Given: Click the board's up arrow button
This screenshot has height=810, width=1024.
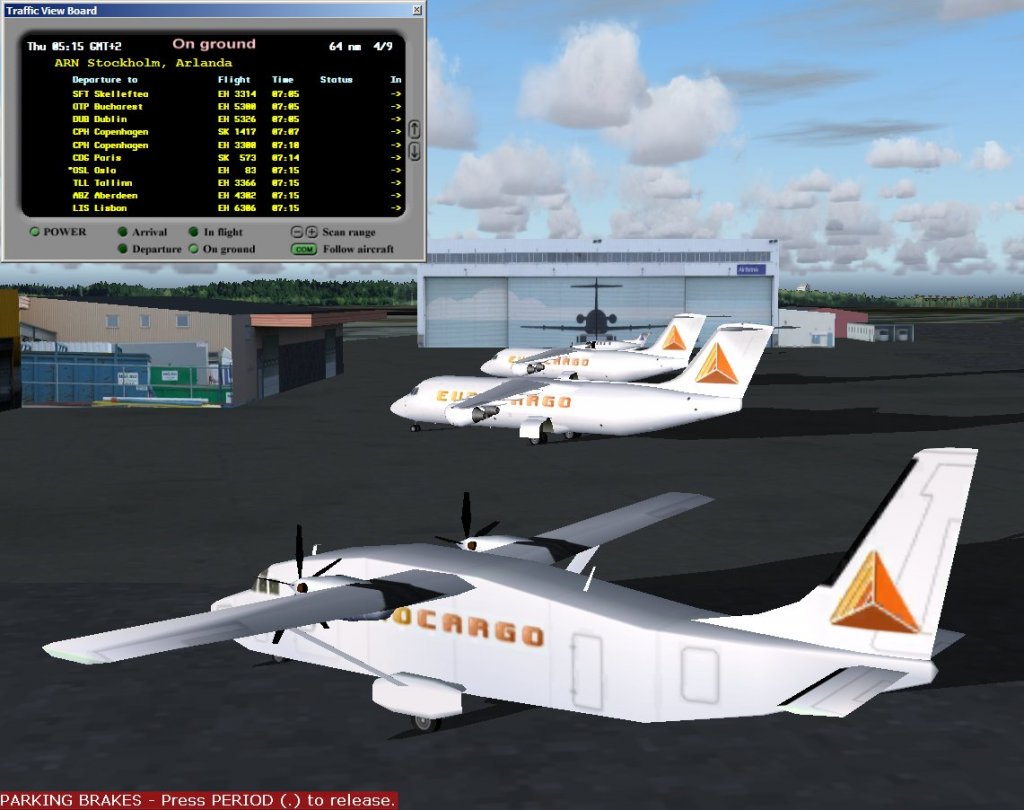Looking at the screenshot, I should coord(414,130).
